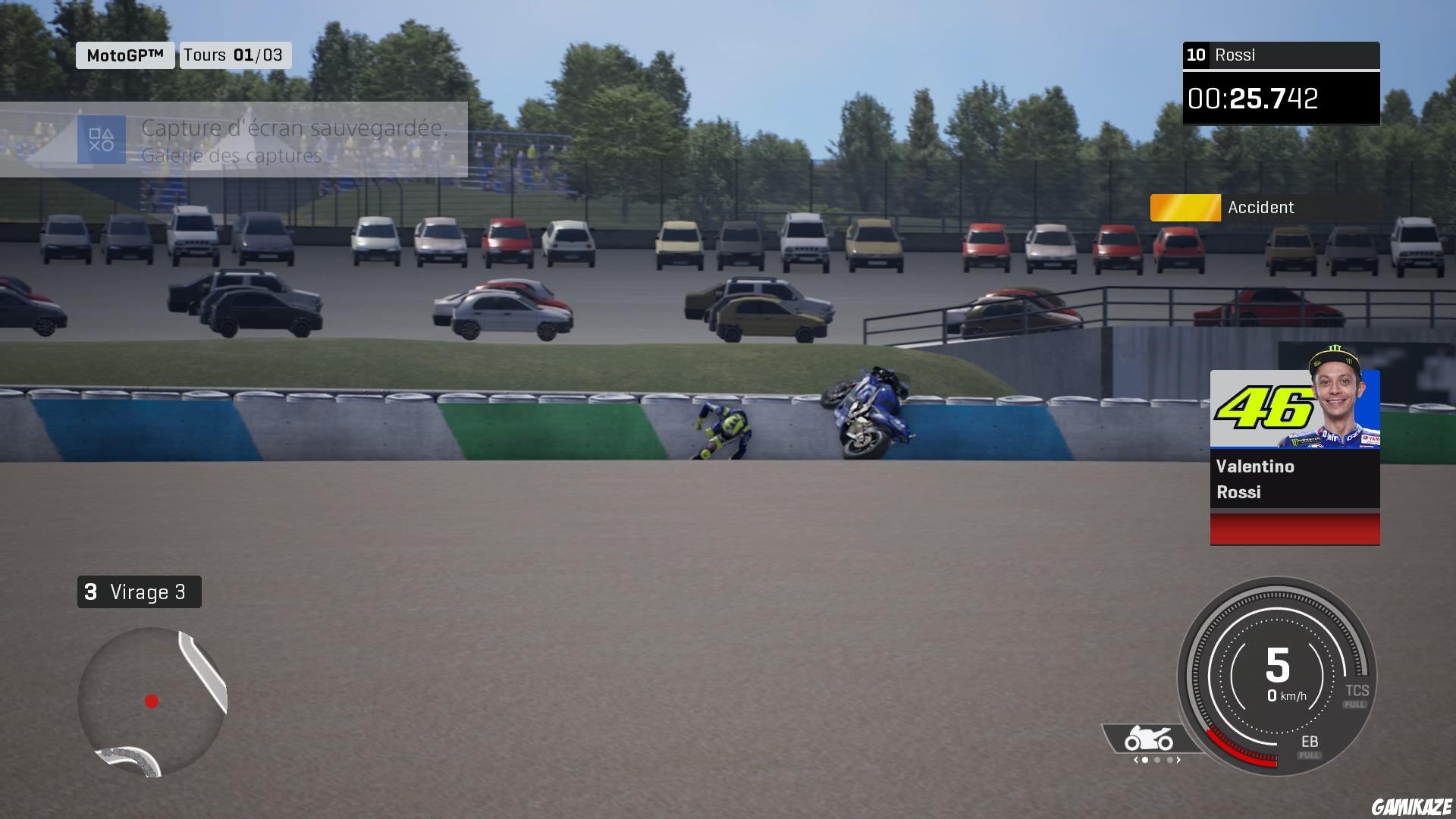Toggle the second page dot under bike widget
Viewport: 1456px width, 819px height.
(x=1158, y=761)
